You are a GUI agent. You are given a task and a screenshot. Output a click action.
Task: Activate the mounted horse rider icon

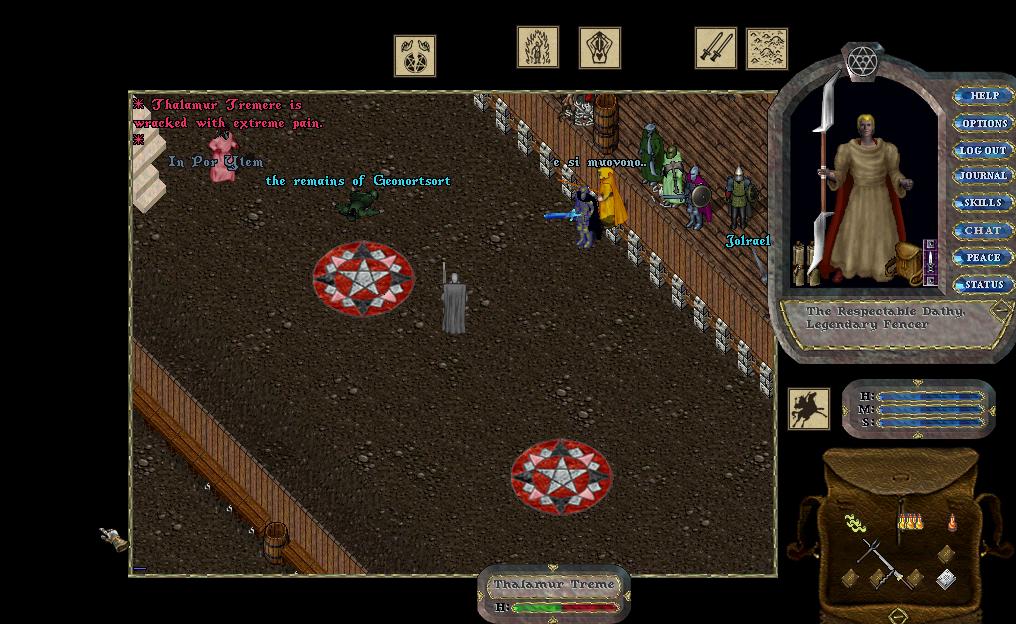(x=808, y=409)
